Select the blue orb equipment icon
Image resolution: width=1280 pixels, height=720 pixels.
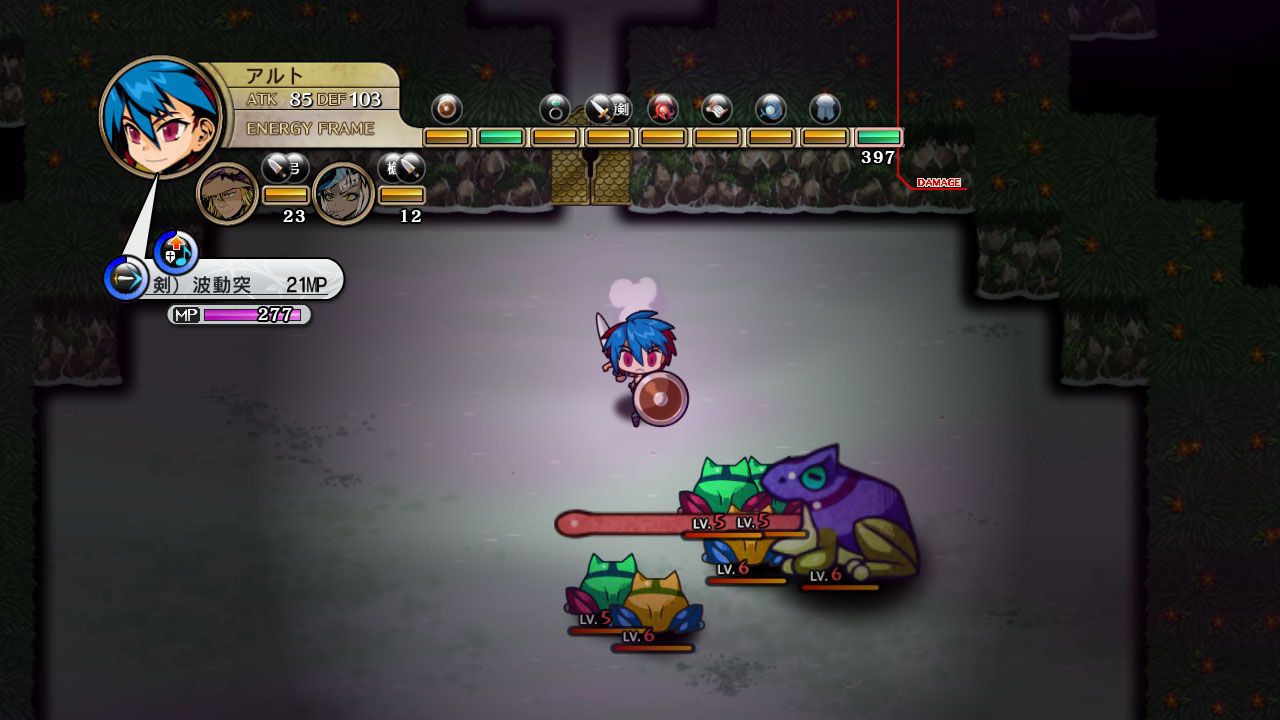pos(768,110)
